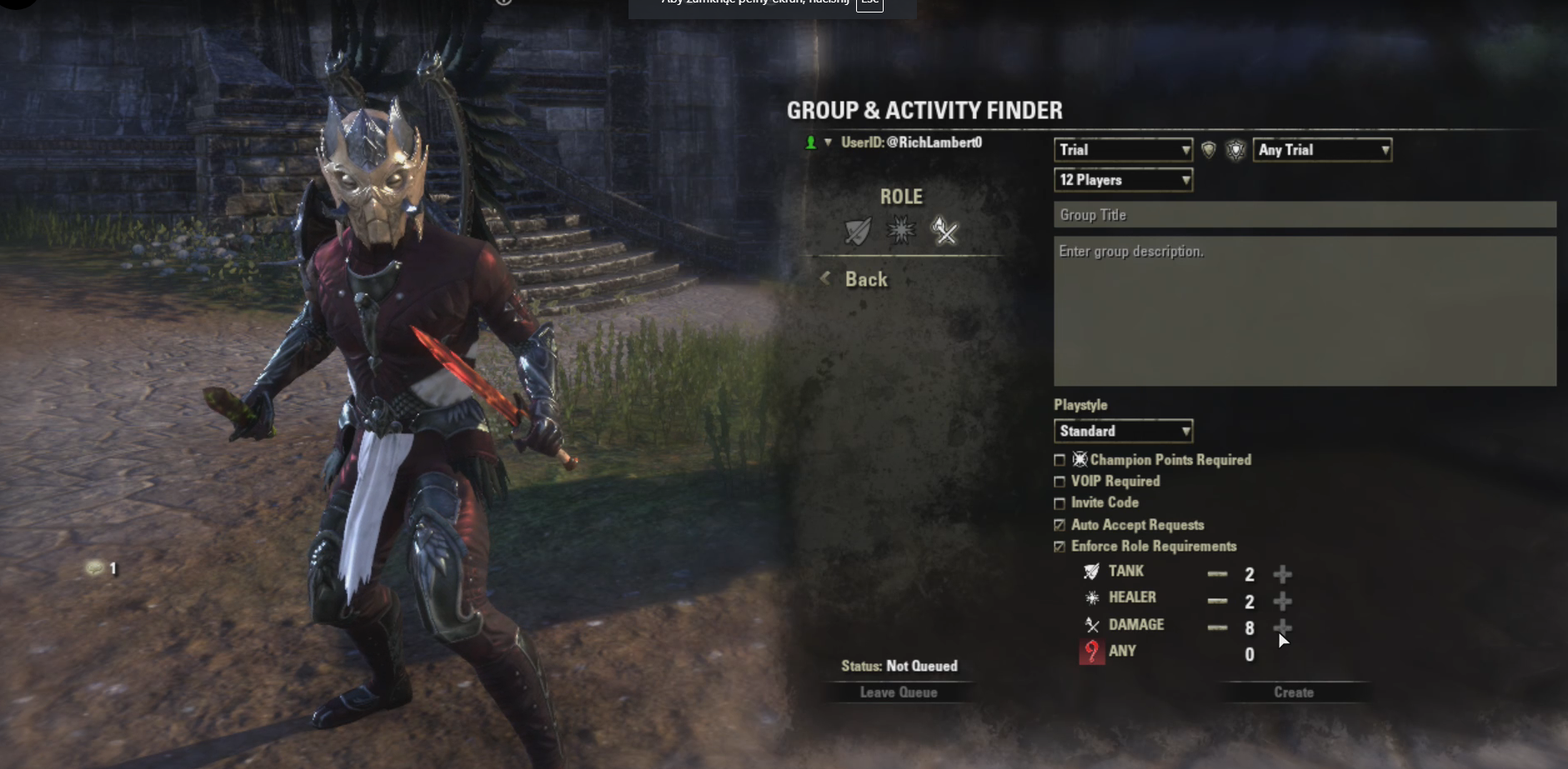Open the Trial activity type dropdown

pyautogui.click(x=1123, y=150)
